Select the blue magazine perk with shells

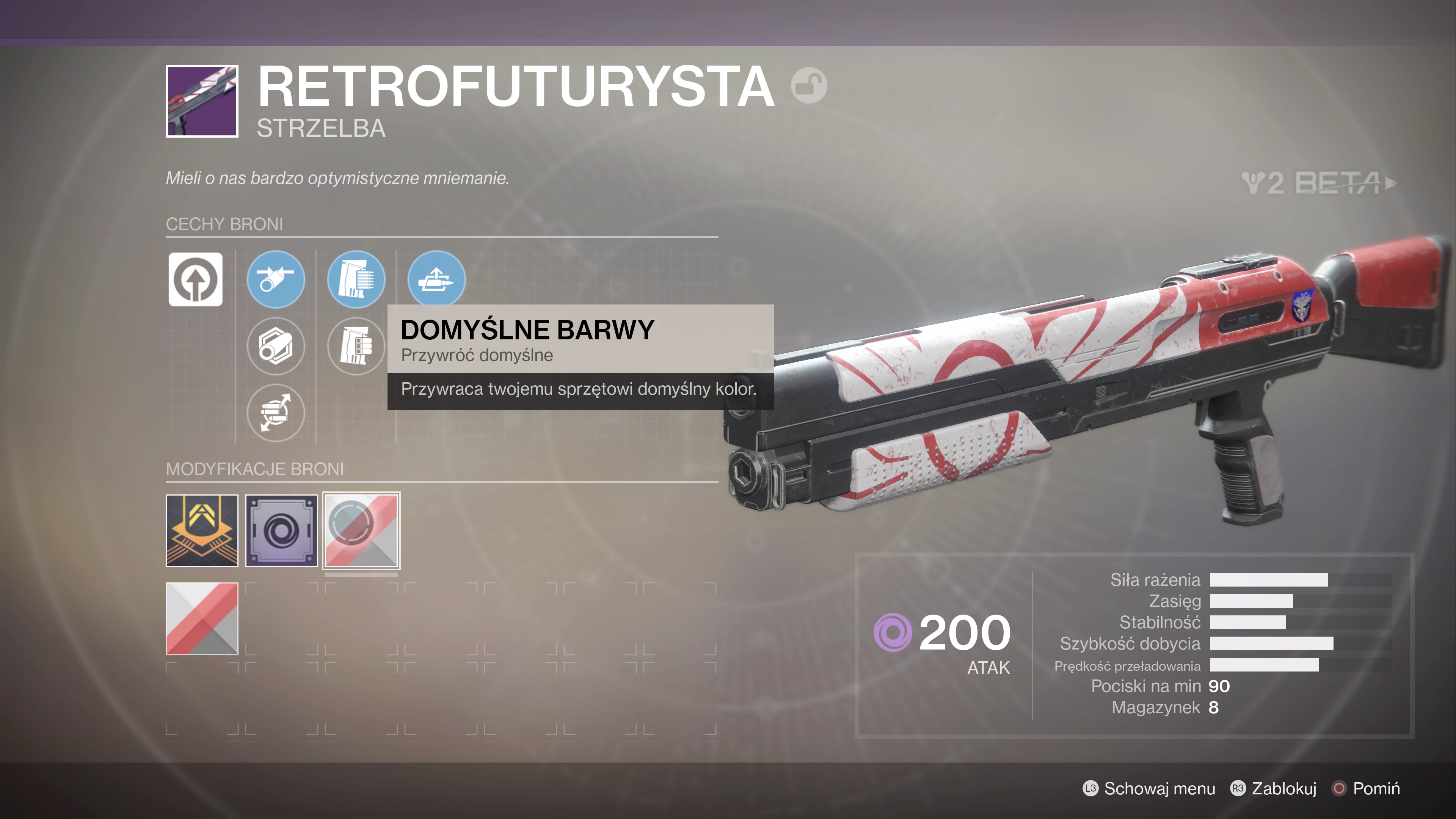tap(356, 279)
